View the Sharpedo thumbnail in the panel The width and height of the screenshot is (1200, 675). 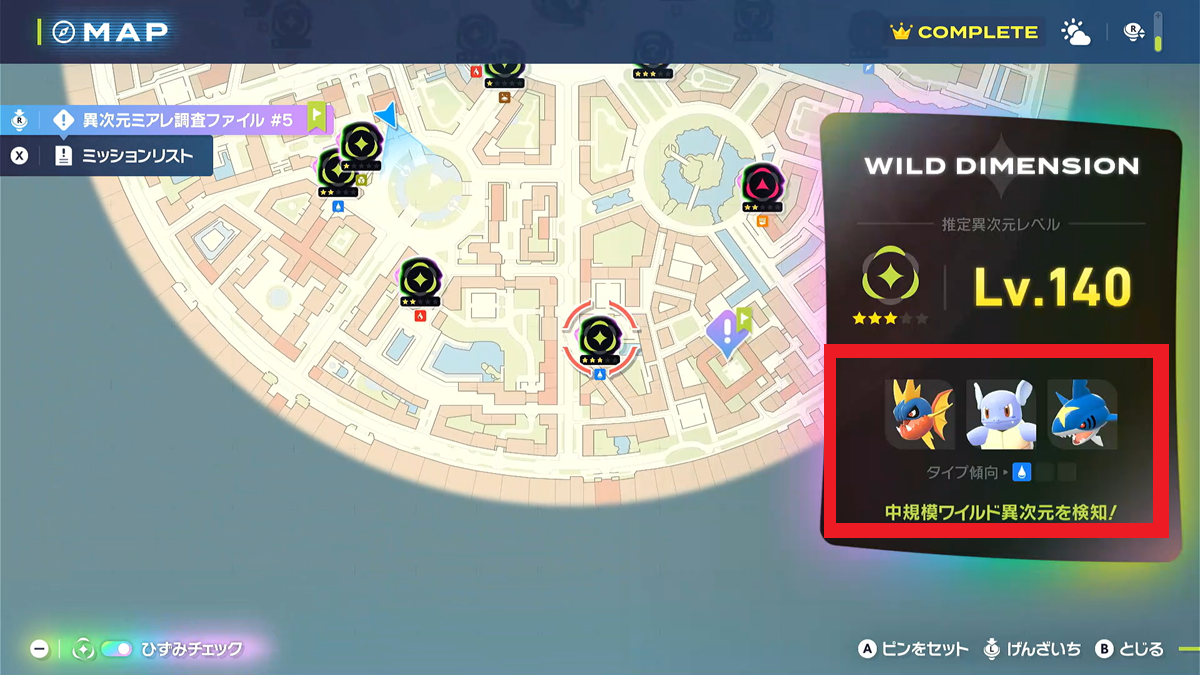(x=1082, y=414)
